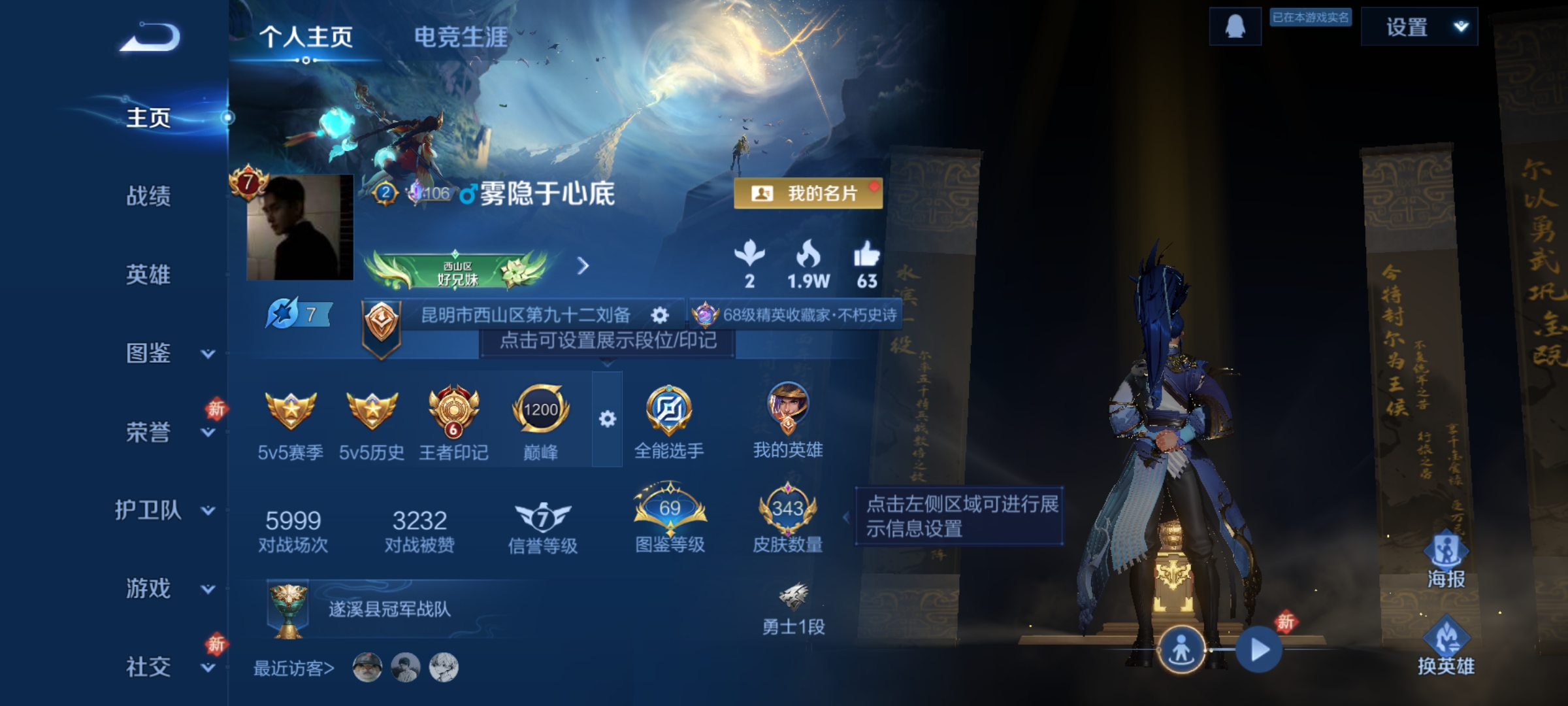Click the 皮肤数量 343 skins icon
This screenshot has height=706, width=1568.
788,510
